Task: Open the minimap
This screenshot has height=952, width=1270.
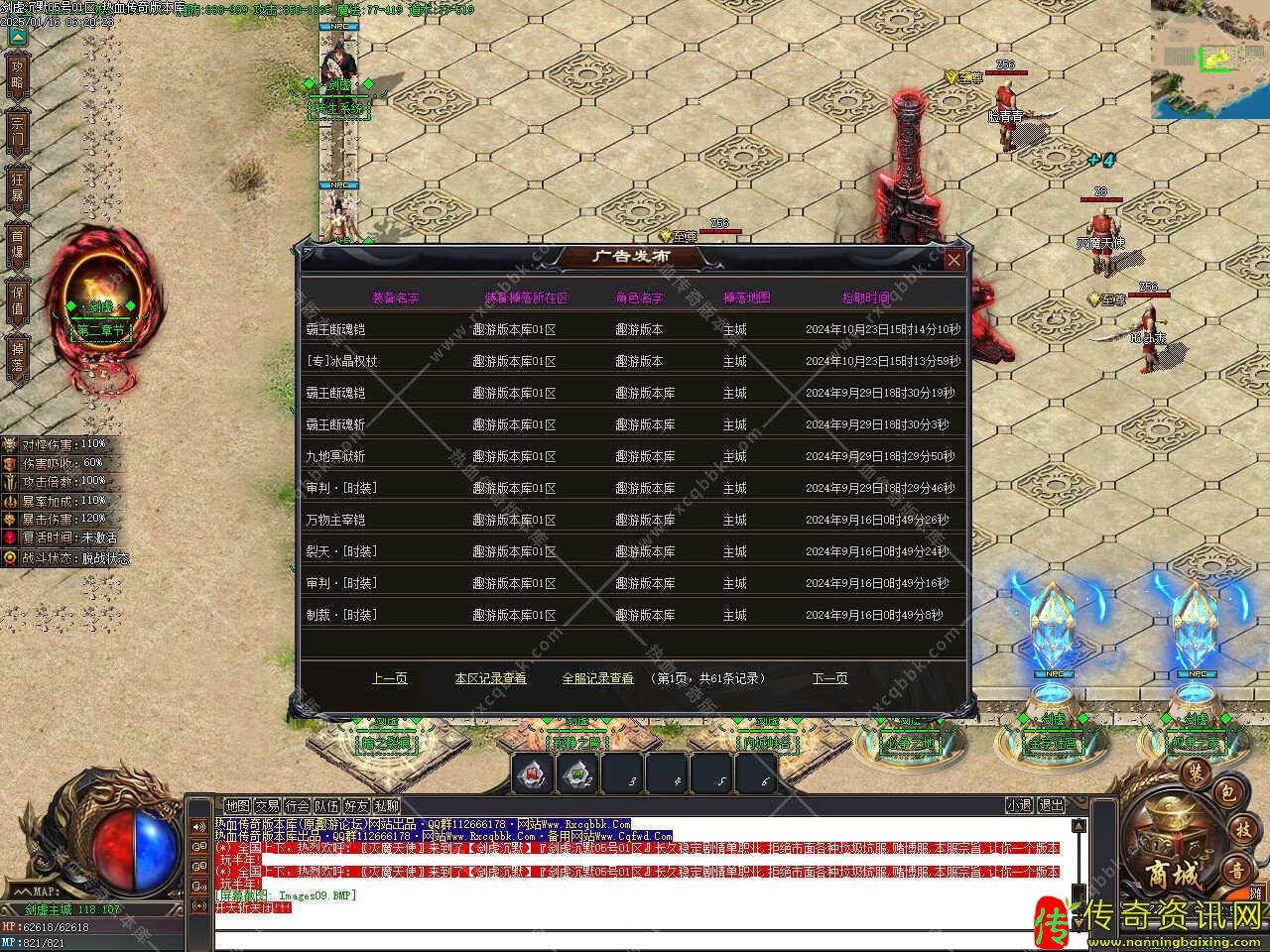Action: (x=1209, y=59)
